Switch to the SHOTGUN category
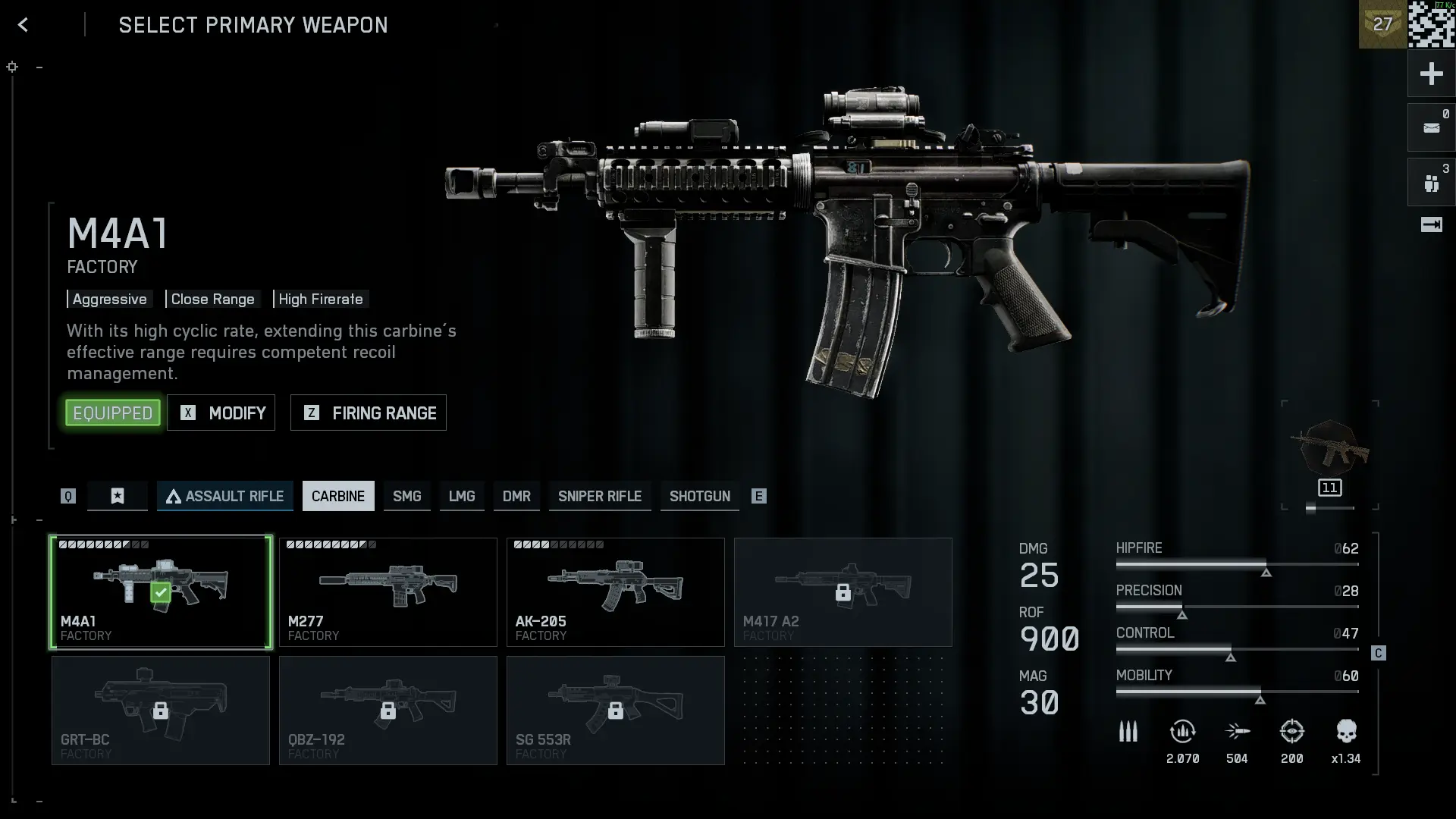The width and height of the screenshot is (1456, 819). click(x=699, y=496)
